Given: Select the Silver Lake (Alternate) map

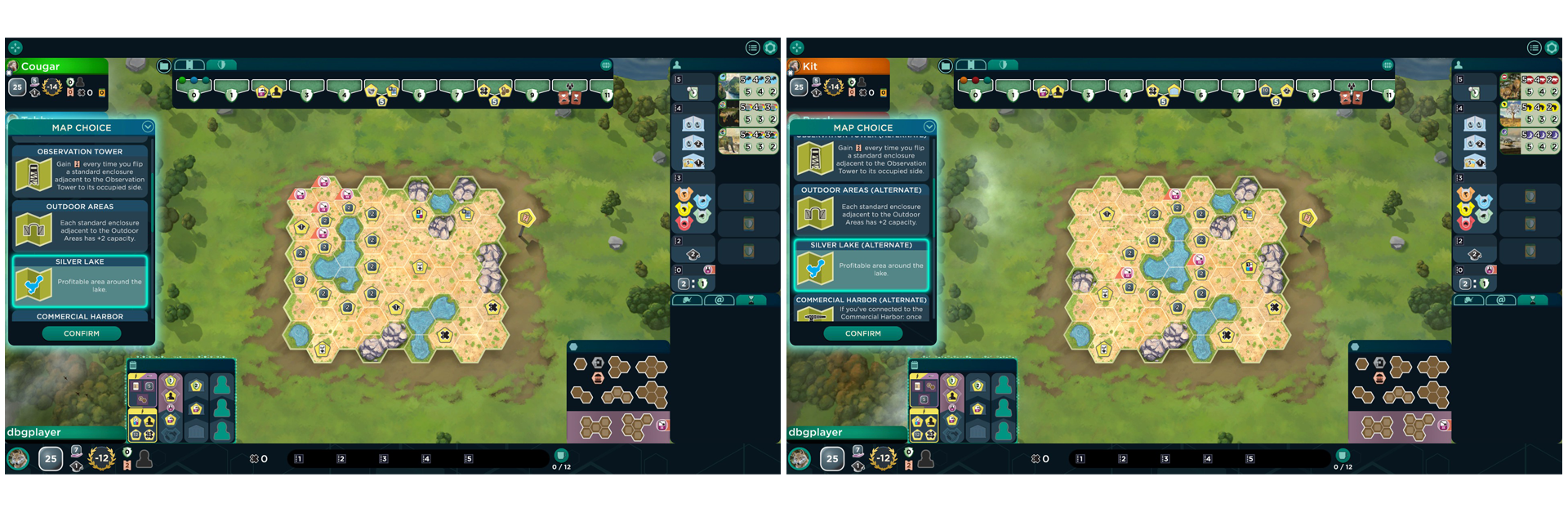Looking at the screenshot, I should pos(862,265).
